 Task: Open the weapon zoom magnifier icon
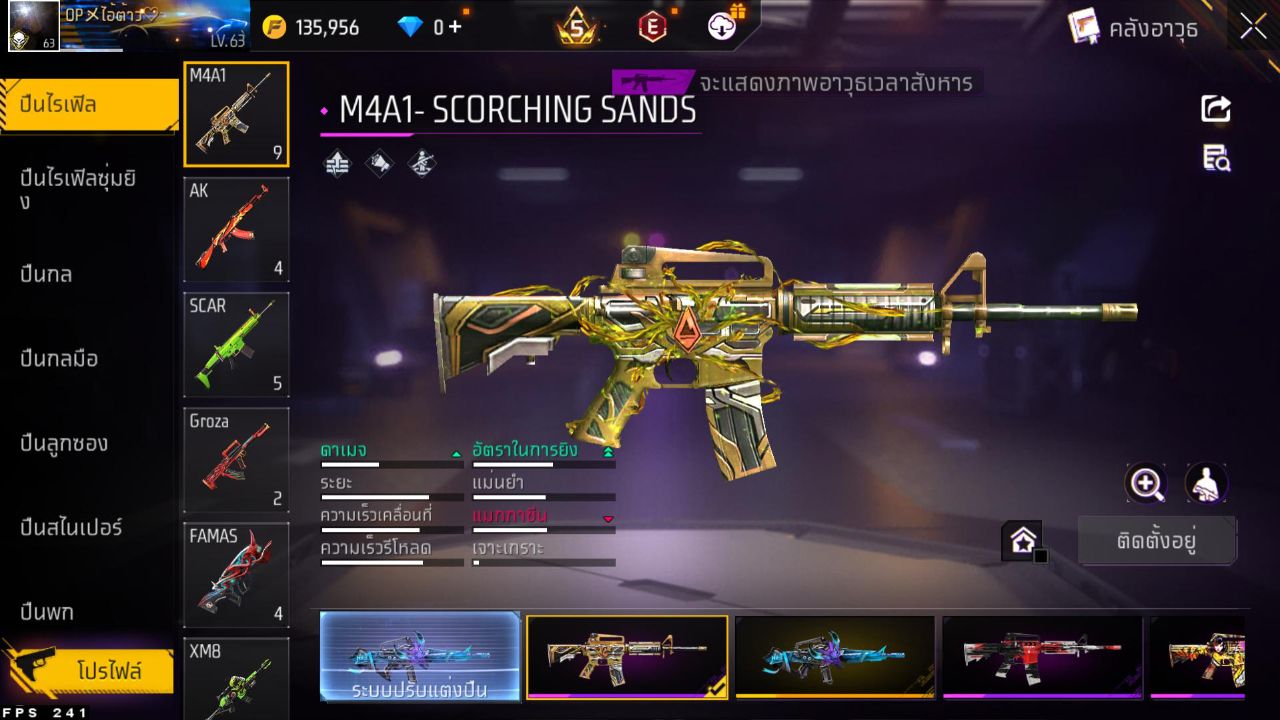[x=1146, y=484]
